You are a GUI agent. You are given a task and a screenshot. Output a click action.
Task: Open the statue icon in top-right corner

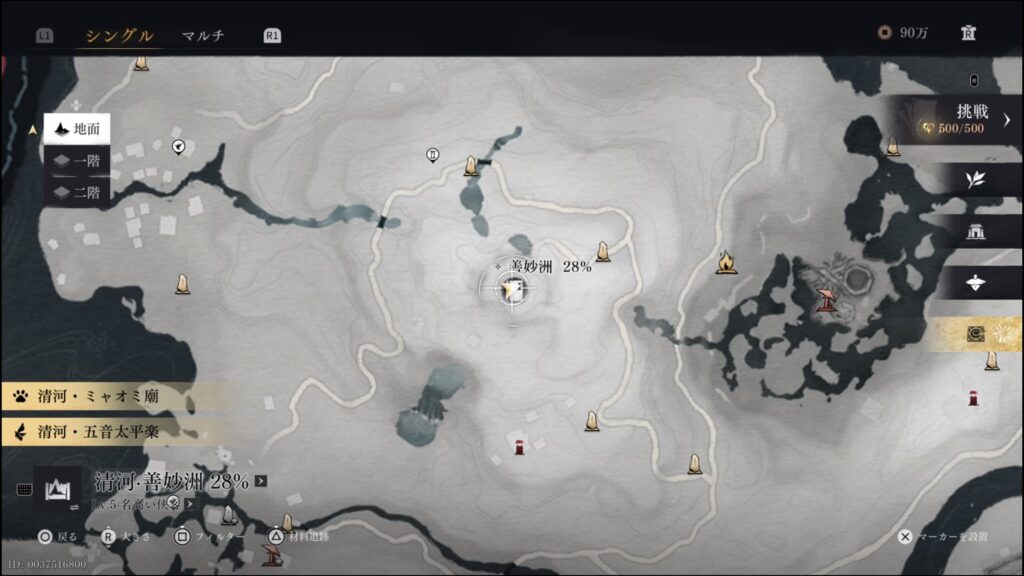(967, 33)
